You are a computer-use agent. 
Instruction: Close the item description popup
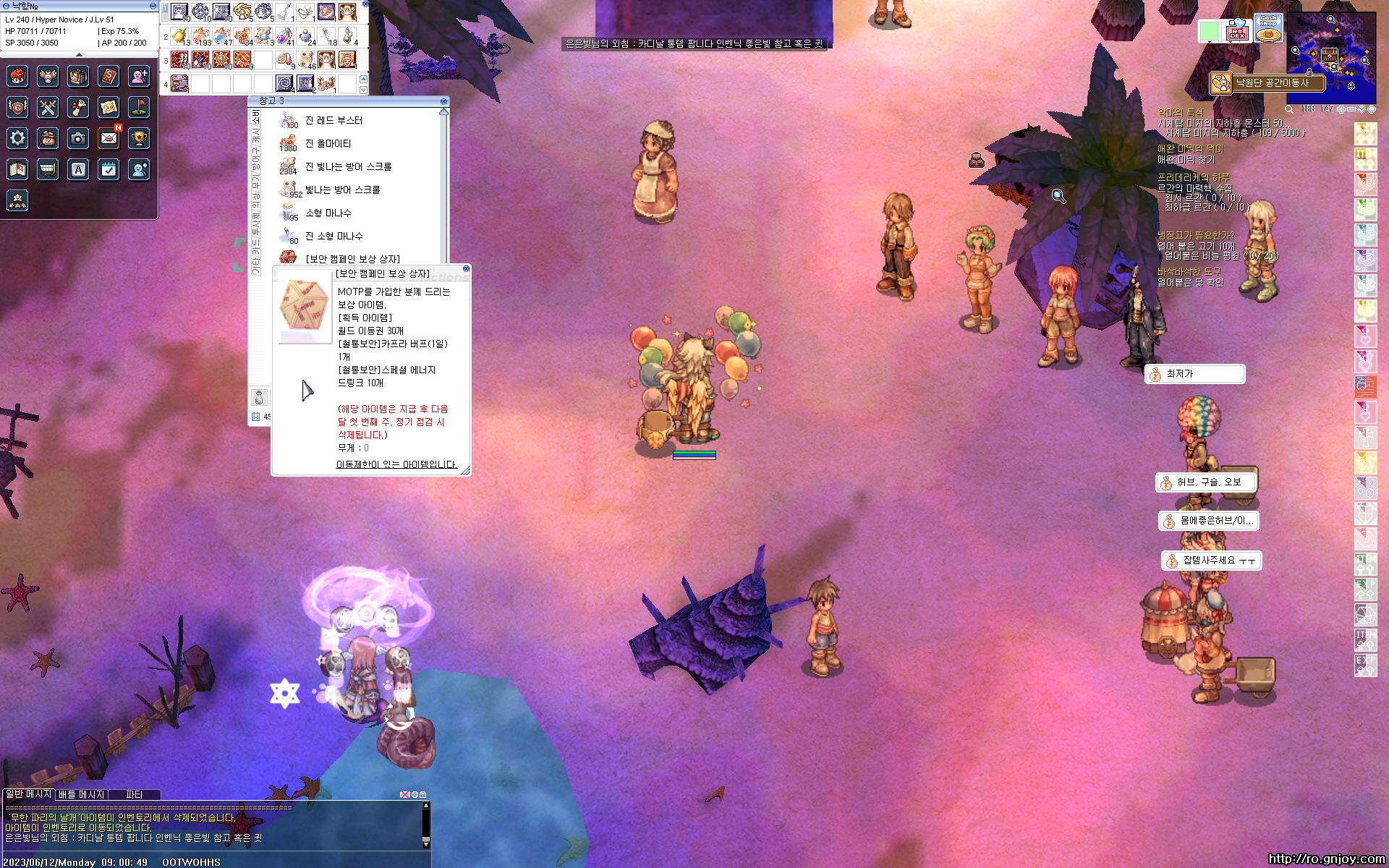point(466,268)
